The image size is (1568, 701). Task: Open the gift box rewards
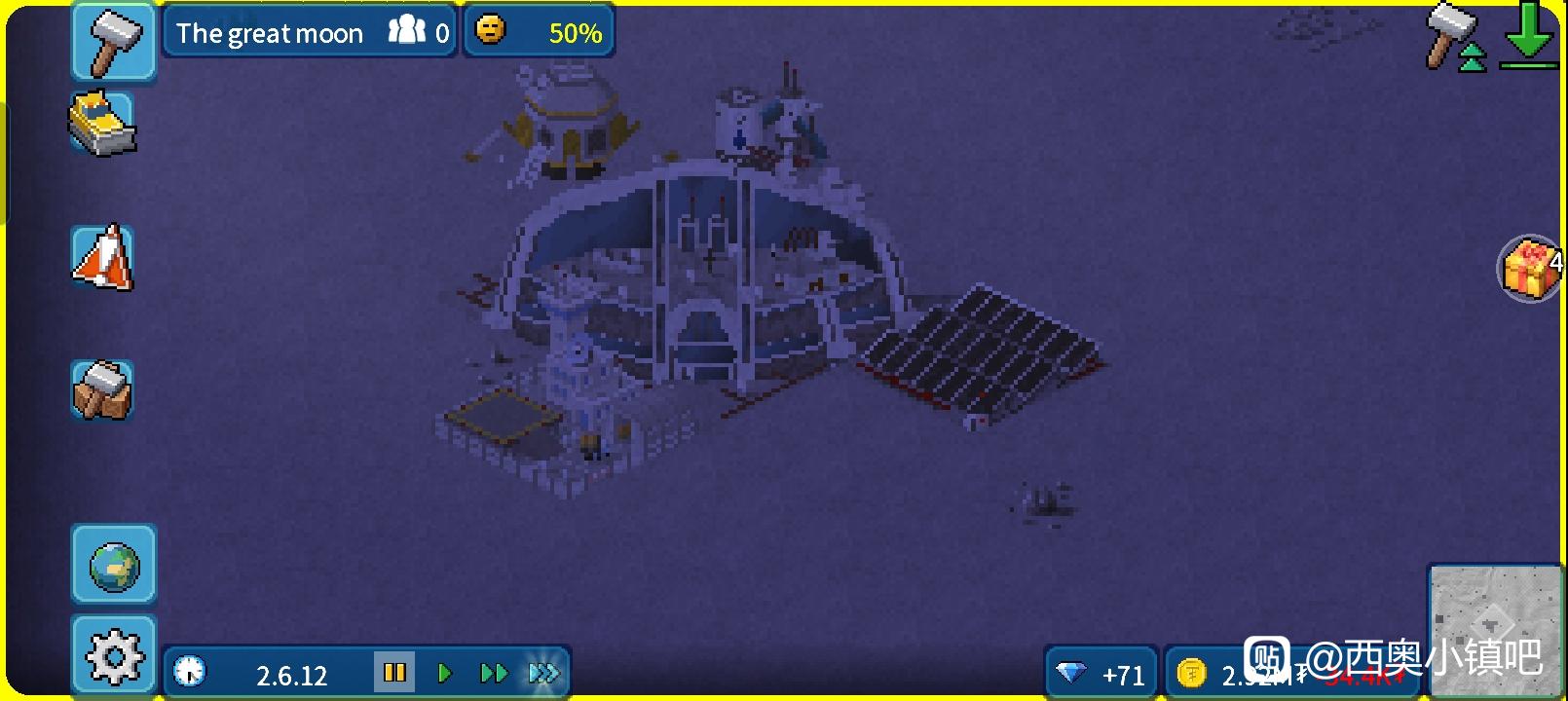click(x=1530, y=269)
